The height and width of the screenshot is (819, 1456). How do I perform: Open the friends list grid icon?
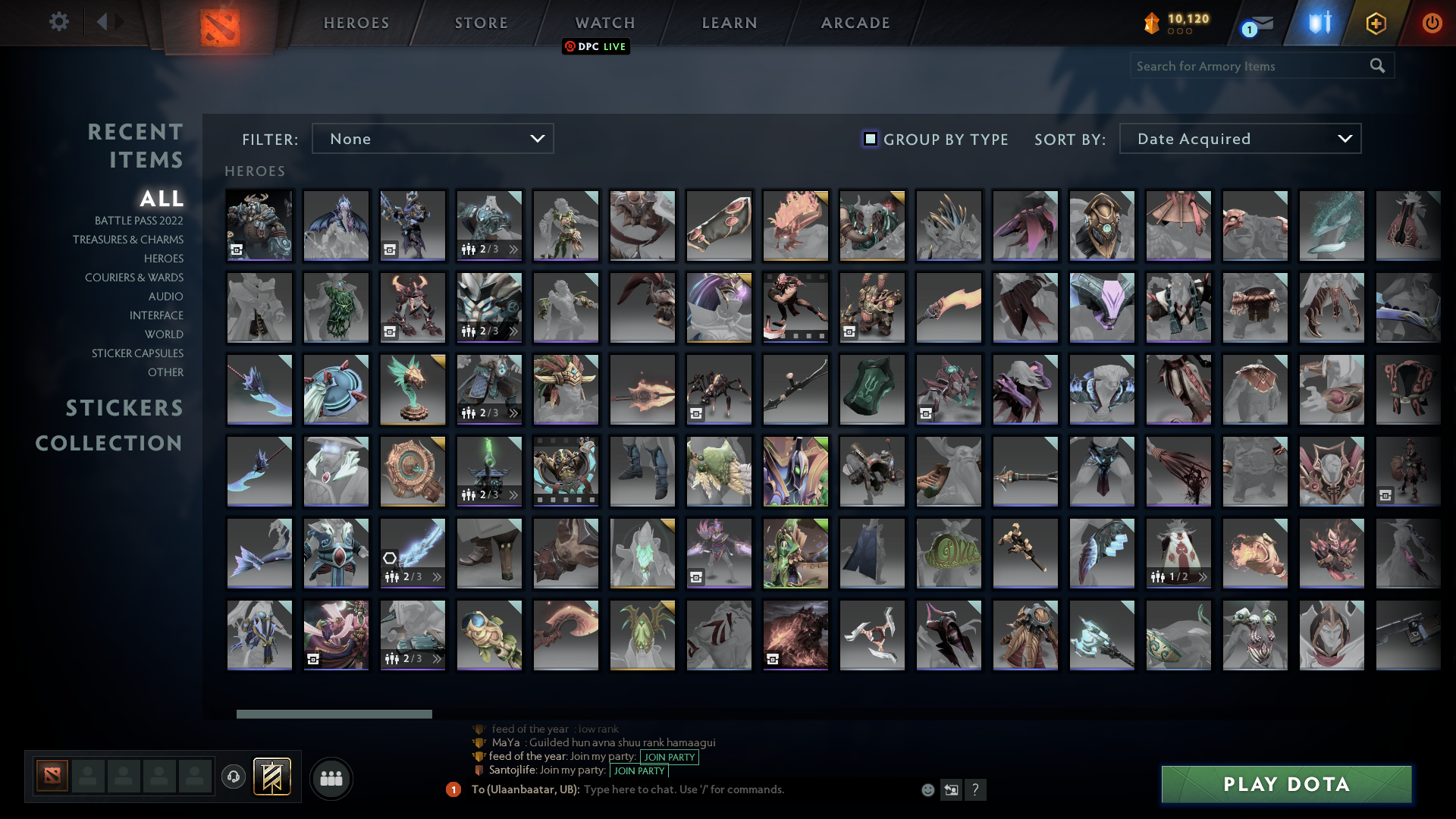coord(330,778)
